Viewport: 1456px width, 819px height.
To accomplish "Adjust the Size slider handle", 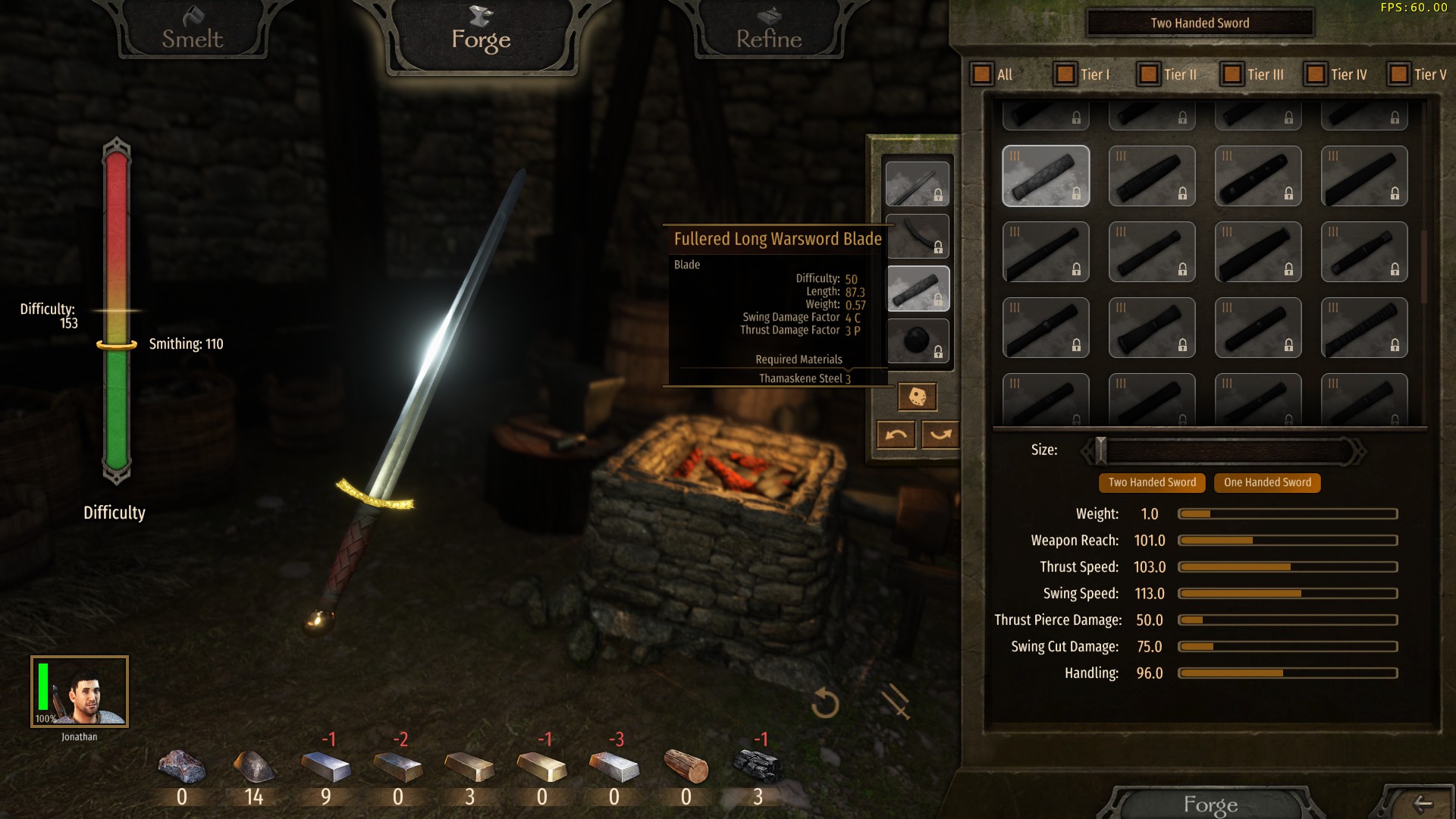I will point(1101,450).
